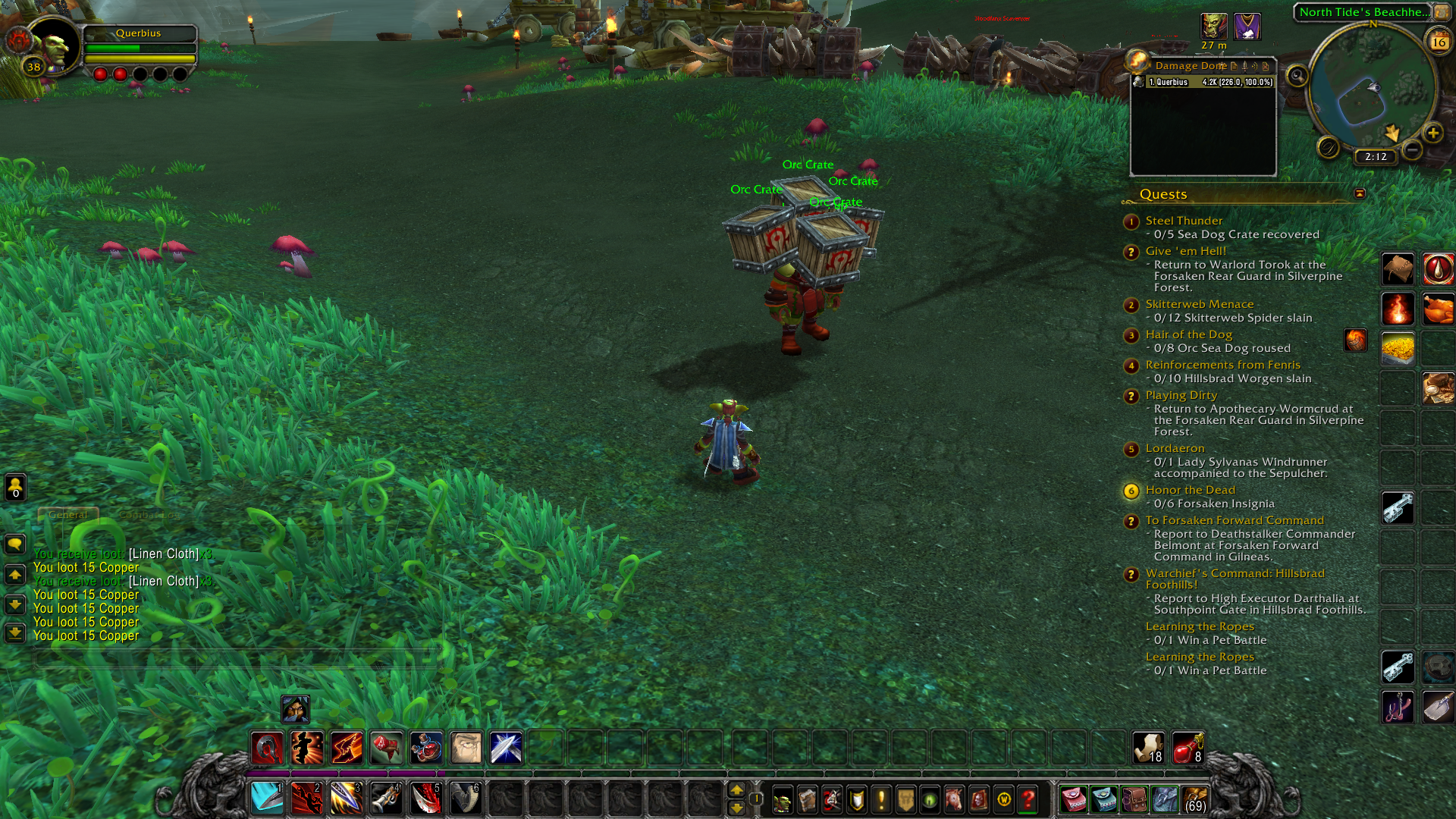Open the character info micro button

pyautogui.click(x=782, y=800)
